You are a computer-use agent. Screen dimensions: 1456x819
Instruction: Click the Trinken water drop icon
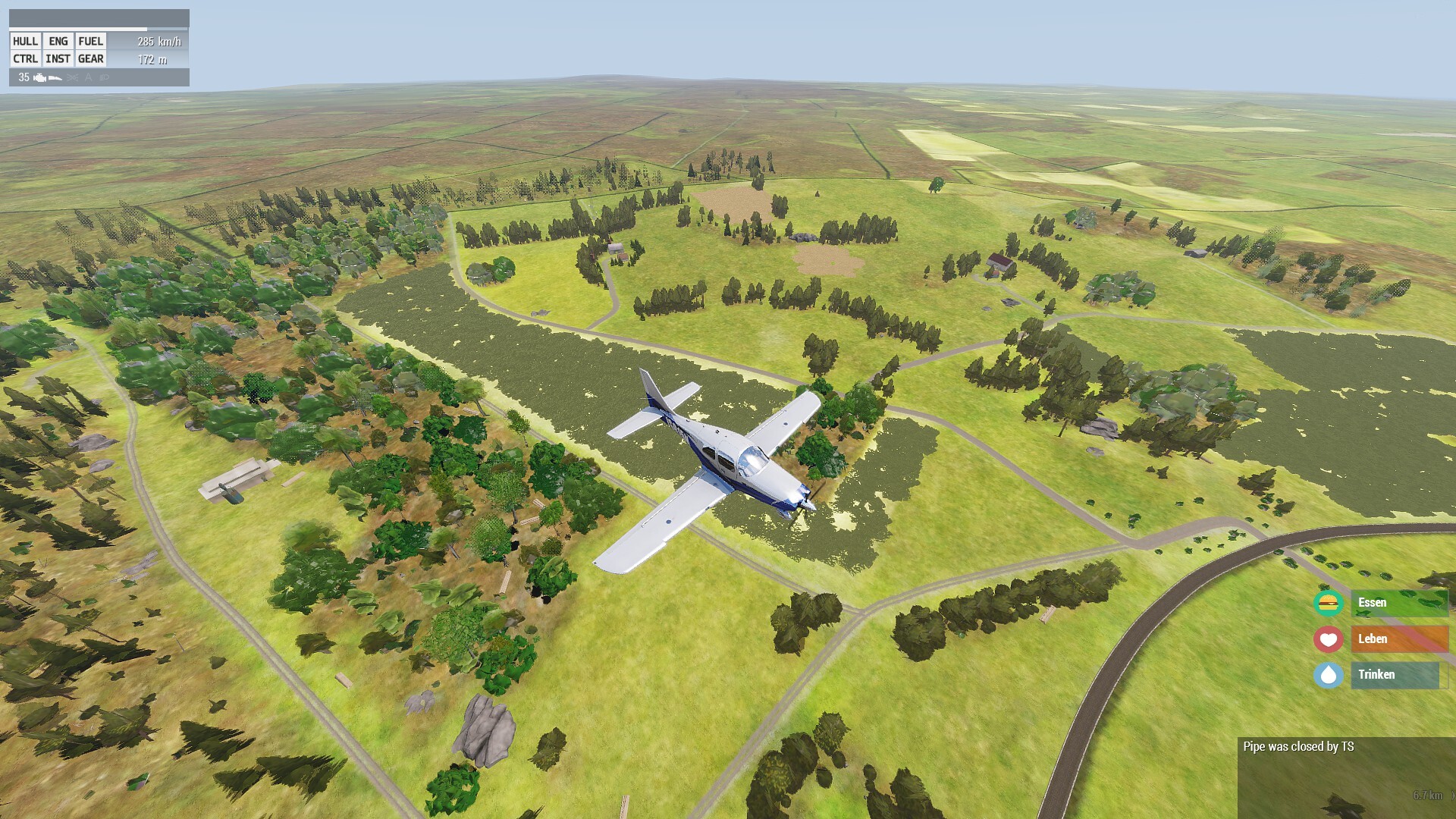pos(1328,675)
